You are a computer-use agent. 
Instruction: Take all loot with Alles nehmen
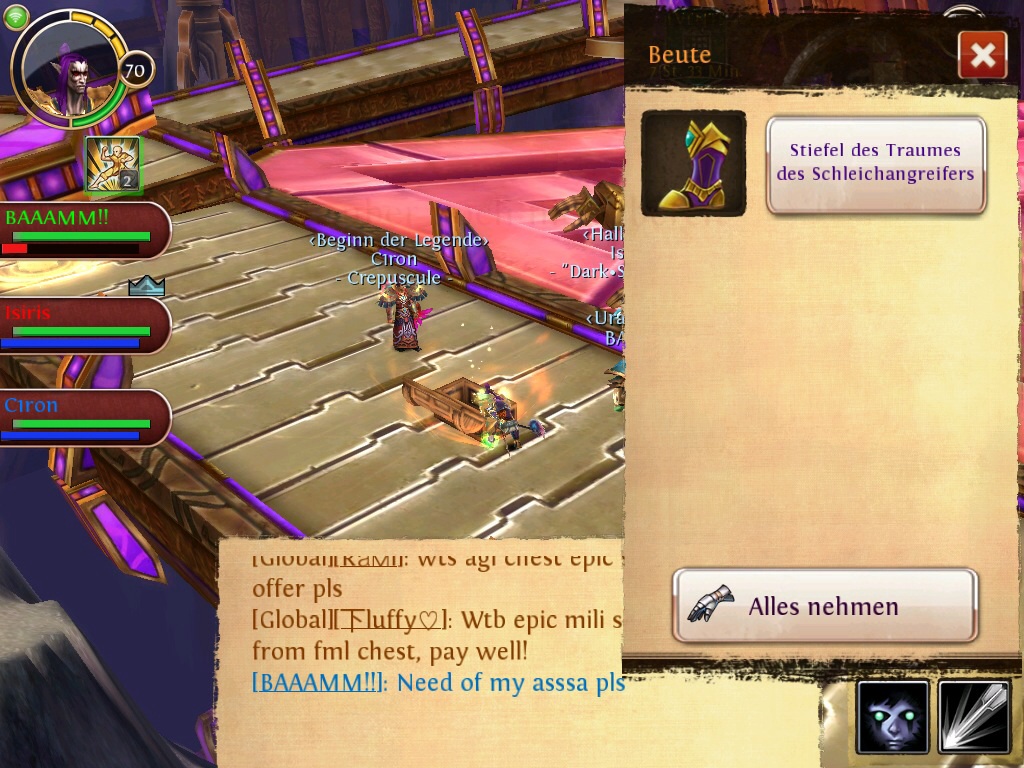pos(824,606)
